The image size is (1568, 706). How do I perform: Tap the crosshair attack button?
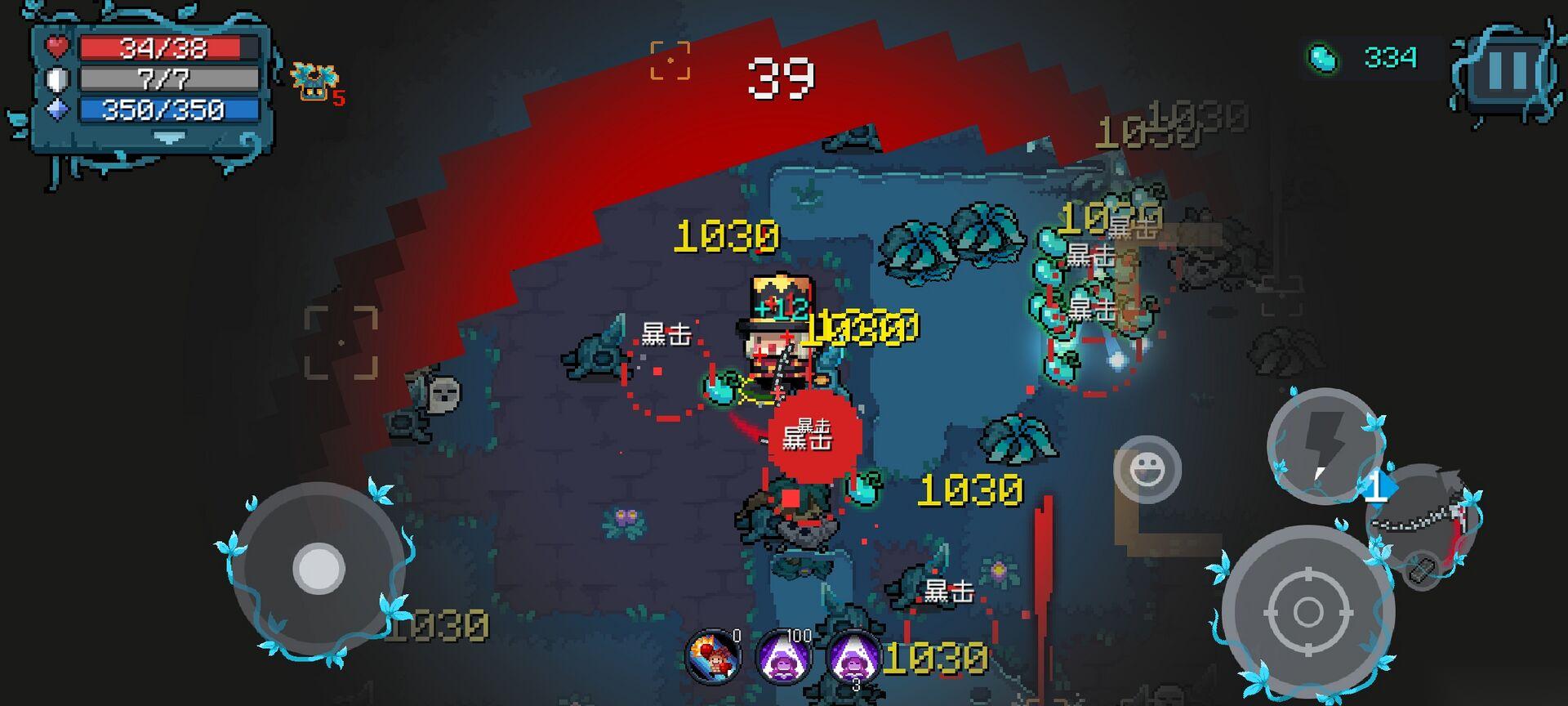pos(1307,611)
